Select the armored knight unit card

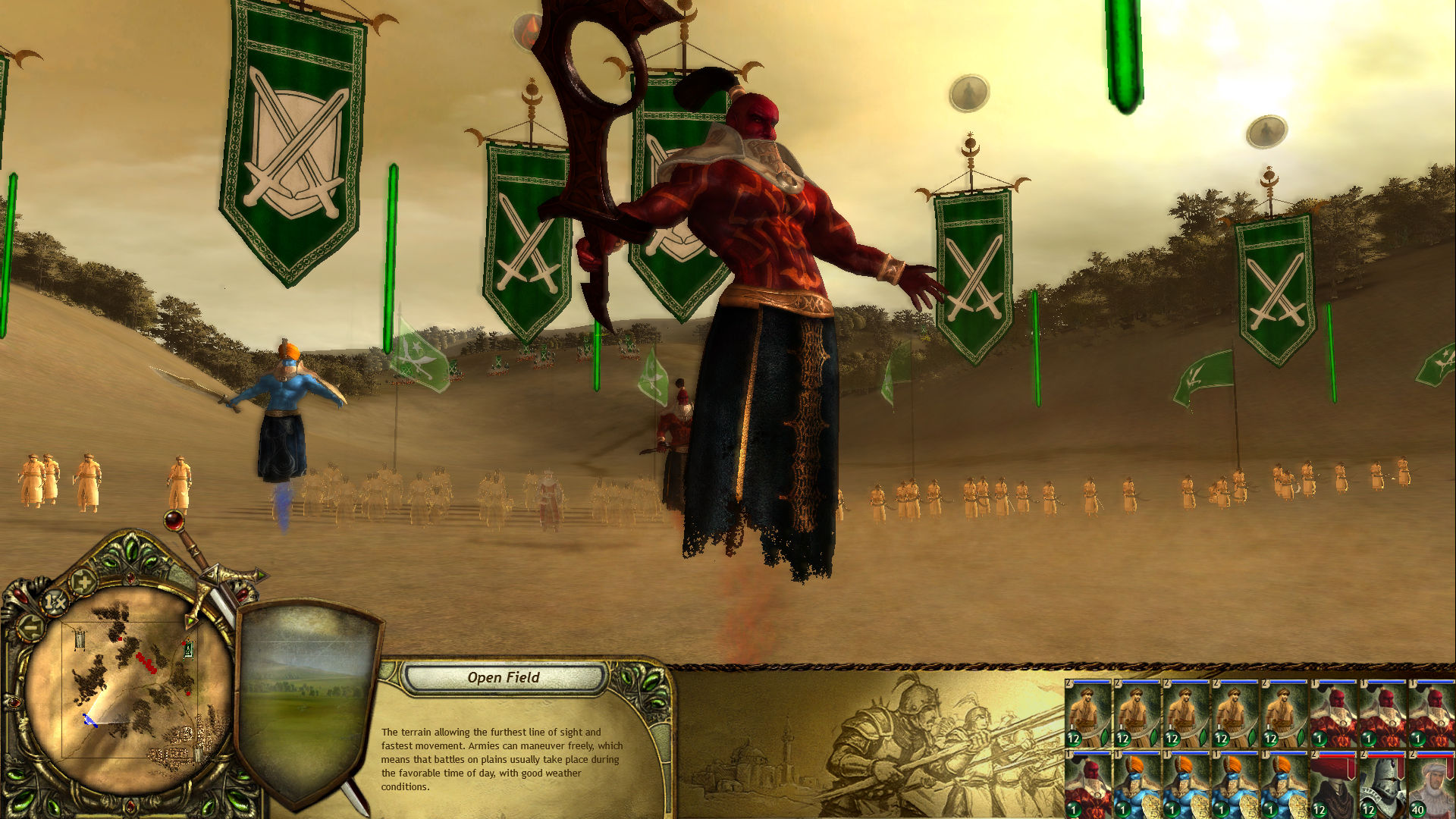click(x=1382, y=789)
